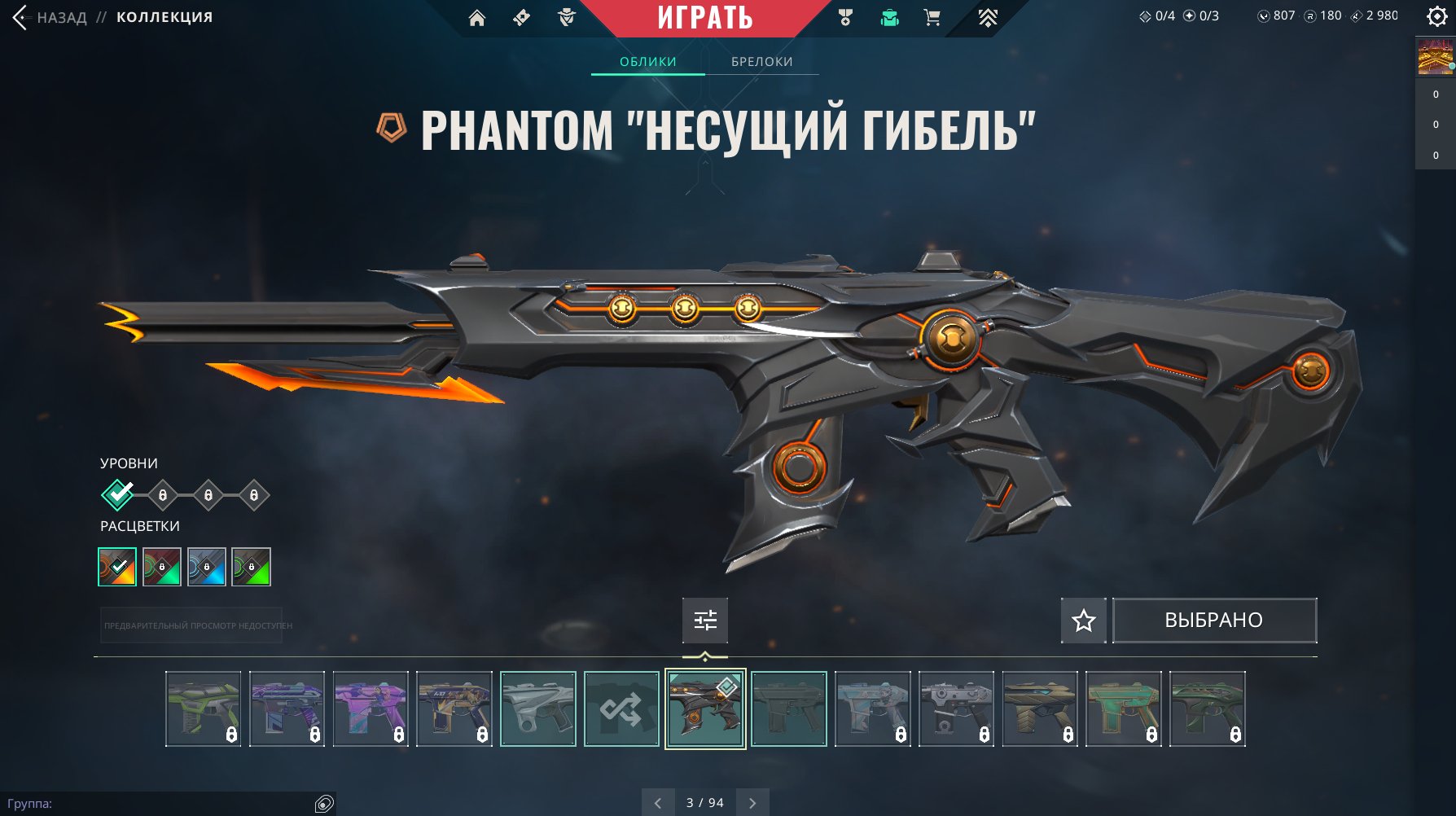Click the teal backpack collection icon
The width and height of the screenshot is (1456, 816).
tap(889, 17)
